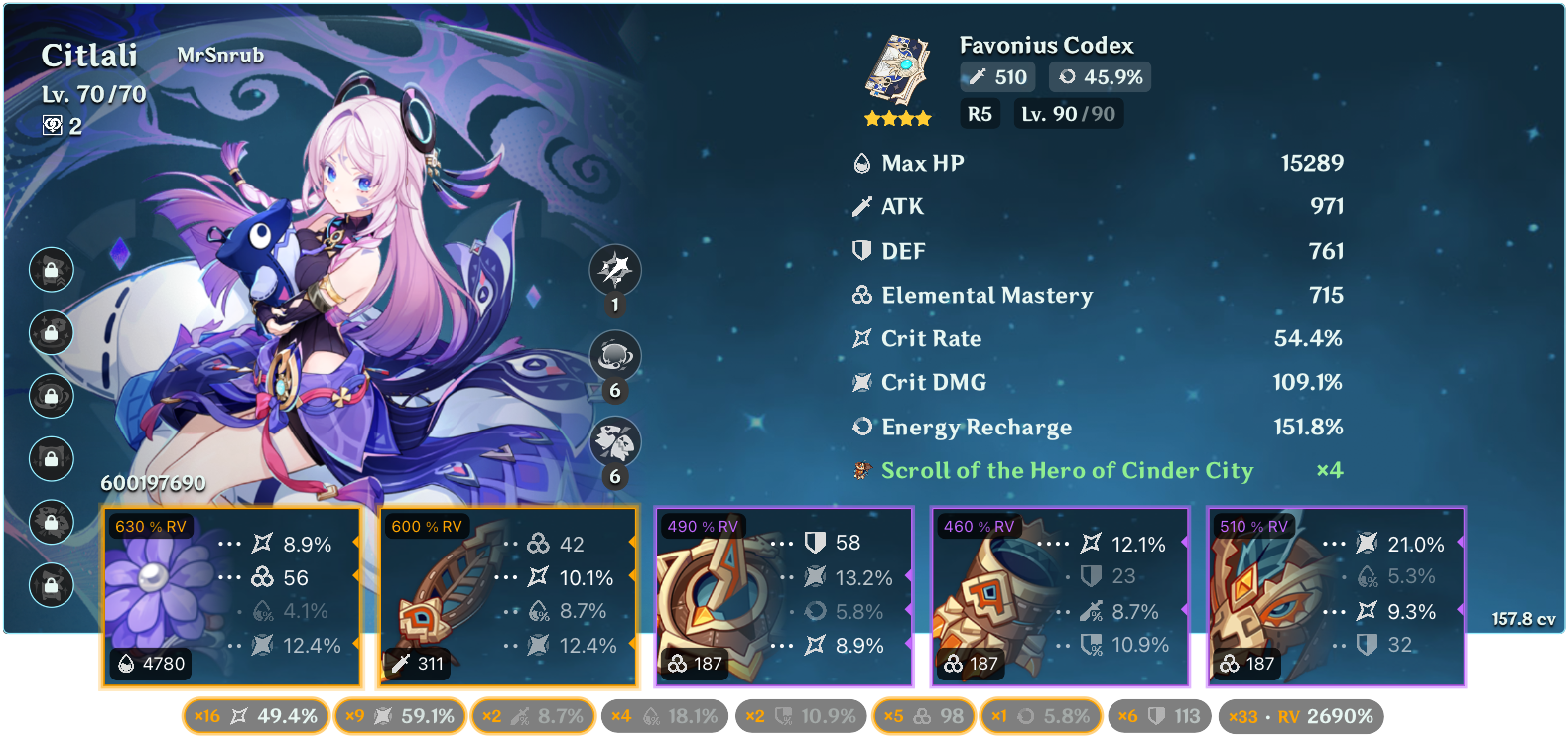Select the Elemental Mastery stat icon
Viewport: 1568px width, 741px height.
click(x=861, y=295)
